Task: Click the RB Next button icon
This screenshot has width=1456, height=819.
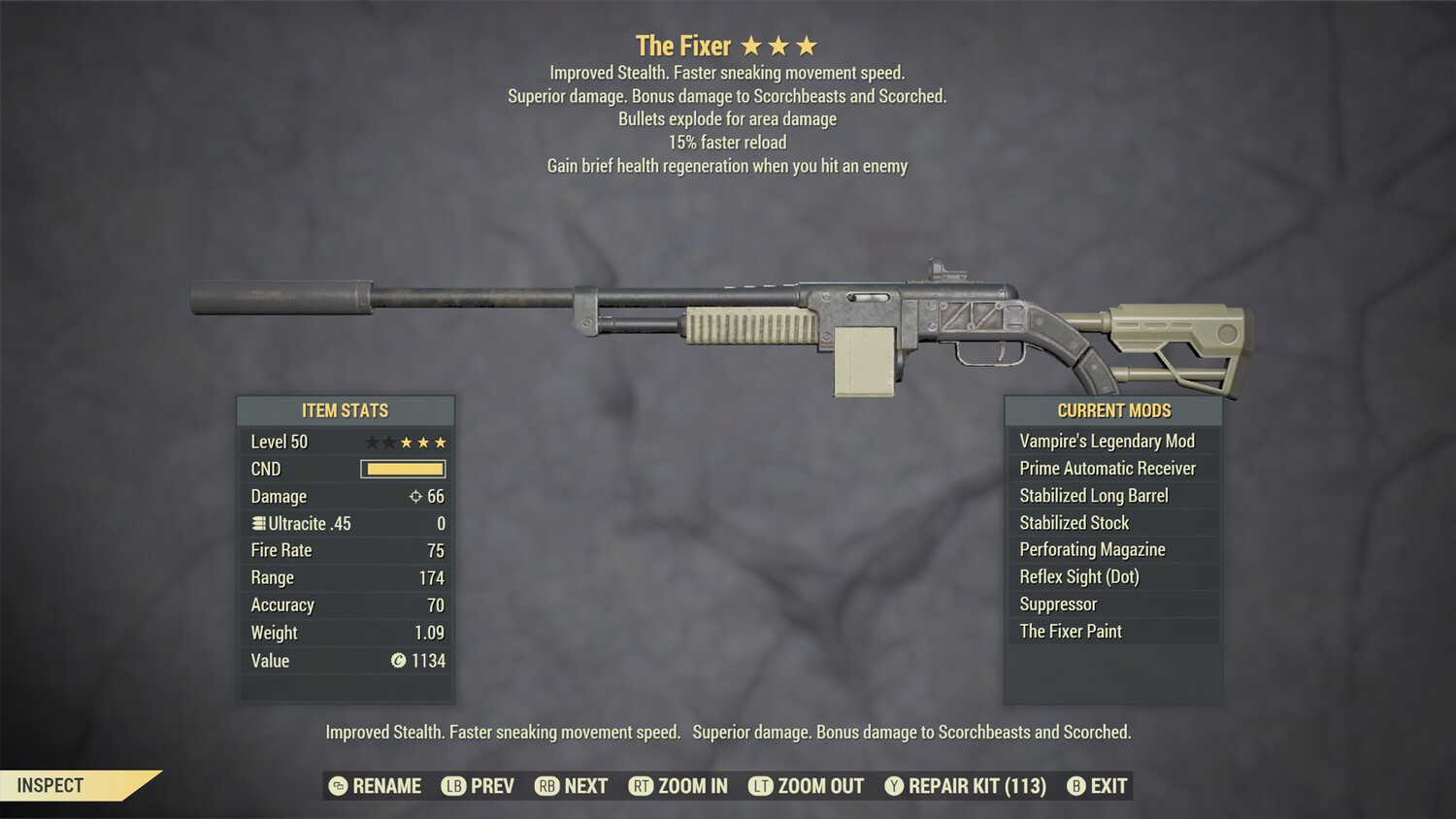Action: pos(549,786)
